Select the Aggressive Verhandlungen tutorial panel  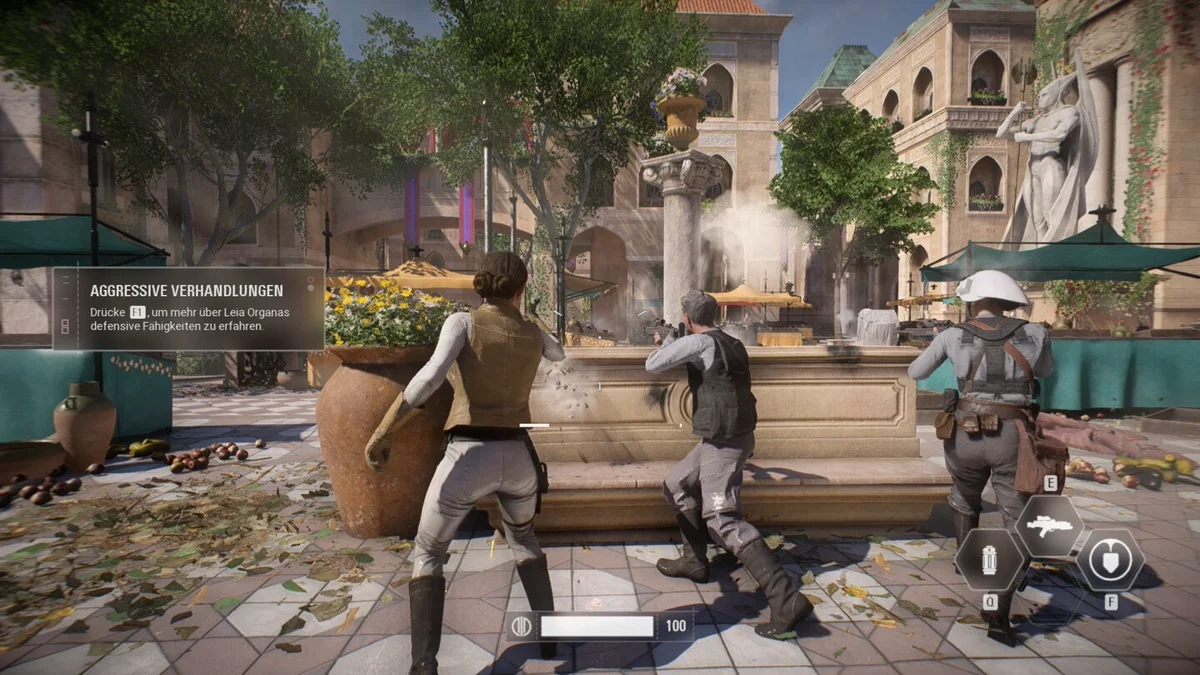click(190, 308)
